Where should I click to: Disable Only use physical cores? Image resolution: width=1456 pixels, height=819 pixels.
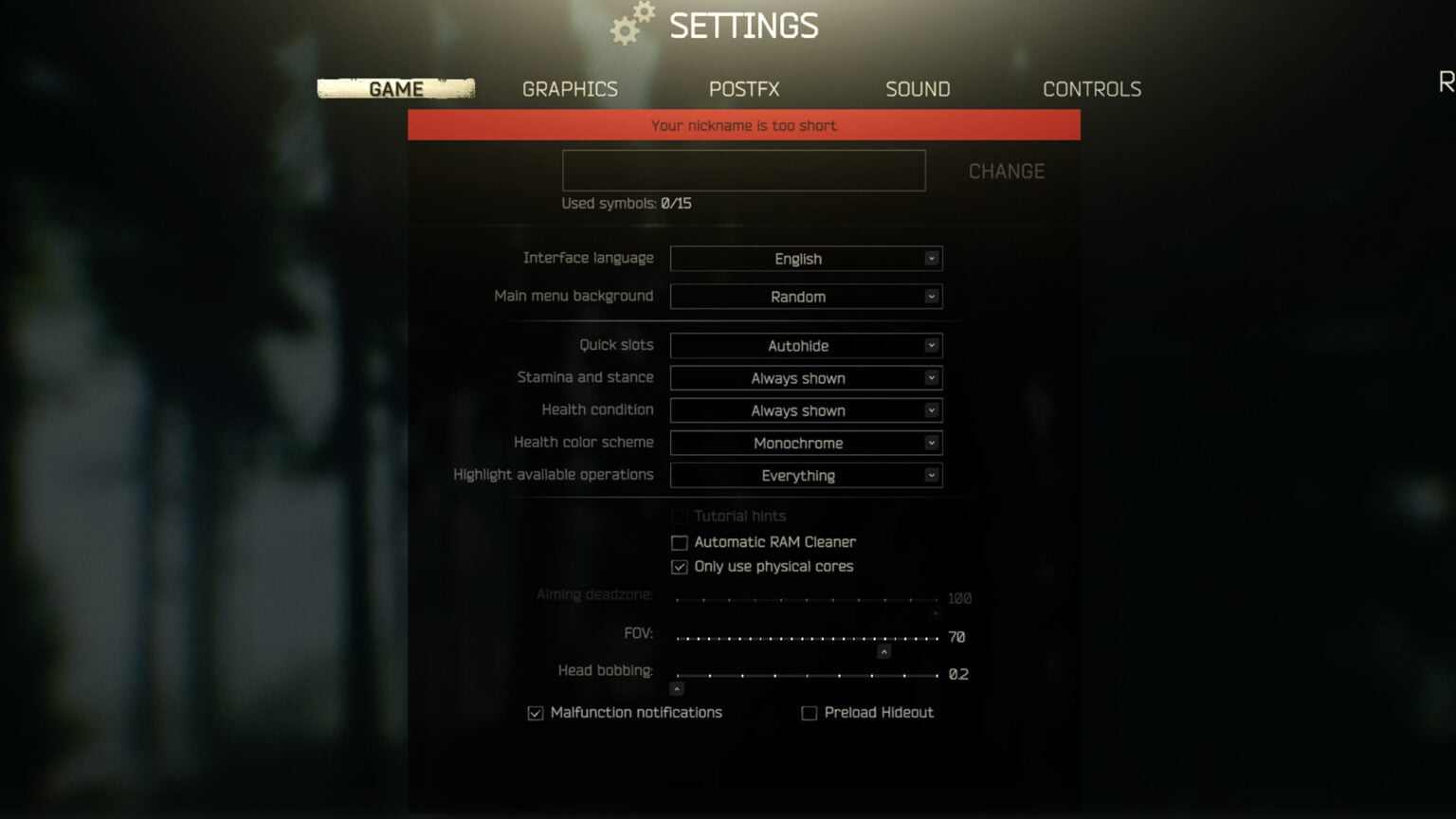coord(679,566)
